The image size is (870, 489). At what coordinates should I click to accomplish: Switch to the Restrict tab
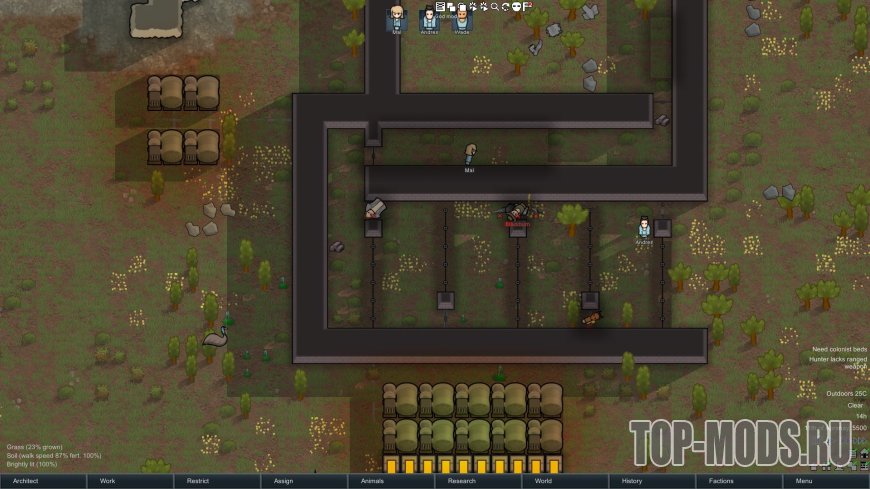[x=197, y=481]
